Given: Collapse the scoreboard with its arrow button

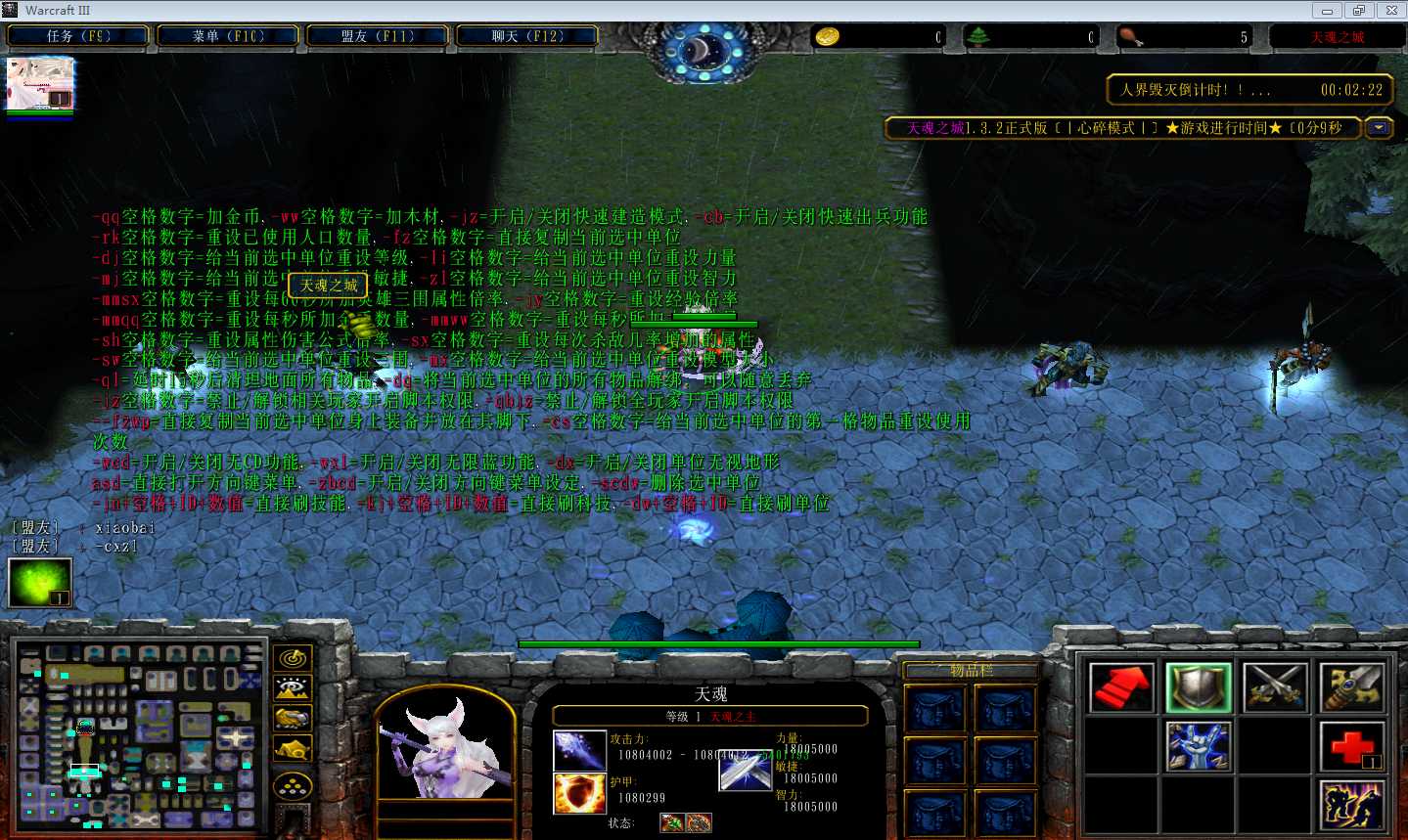Looking at the screenshot, I should 1379,128.
